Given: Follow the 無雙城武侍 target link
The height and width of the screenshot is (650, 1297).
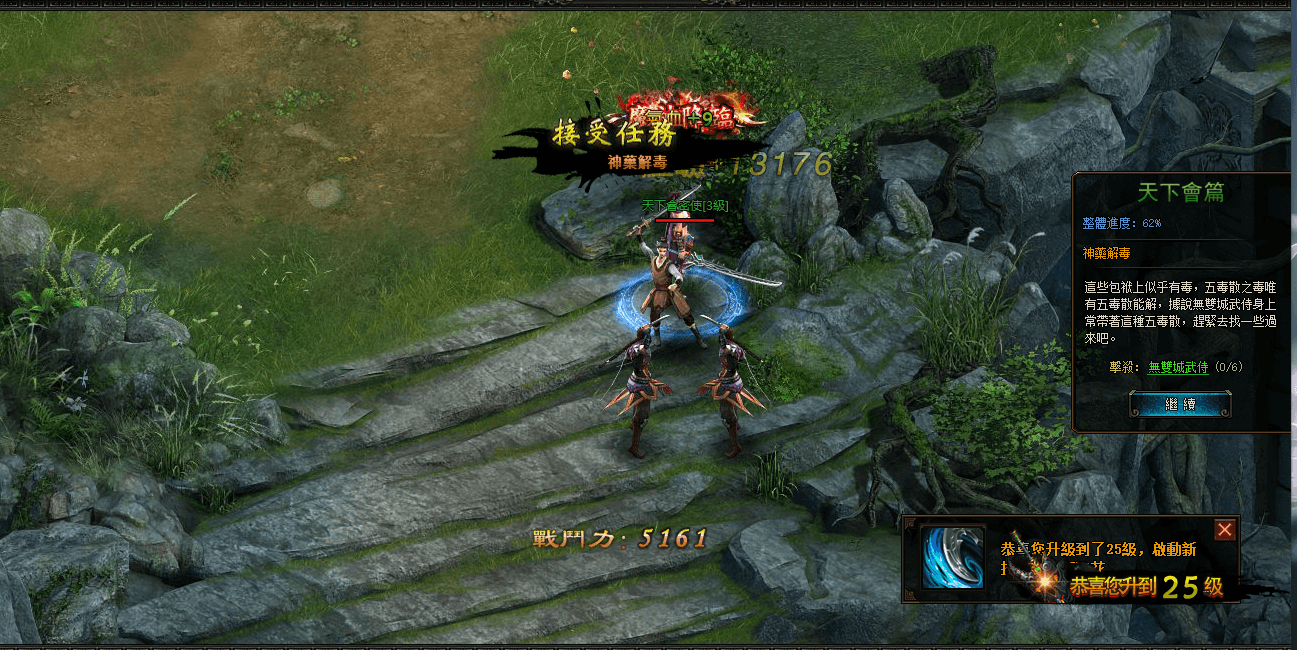Looking at the screenshot, I should pos(1177,368).
